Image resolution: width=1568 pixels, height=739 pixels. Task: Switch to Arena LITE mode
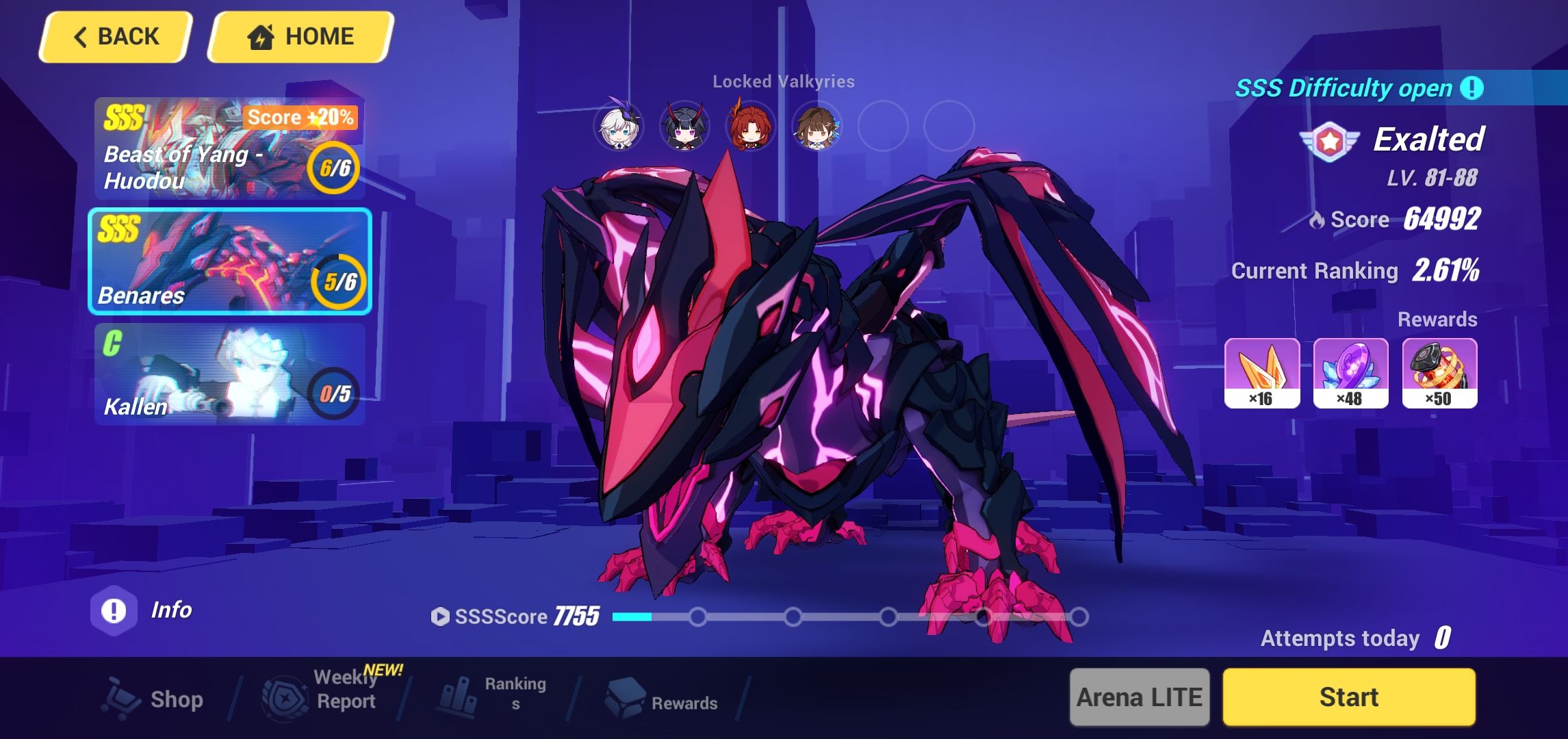1139,697
